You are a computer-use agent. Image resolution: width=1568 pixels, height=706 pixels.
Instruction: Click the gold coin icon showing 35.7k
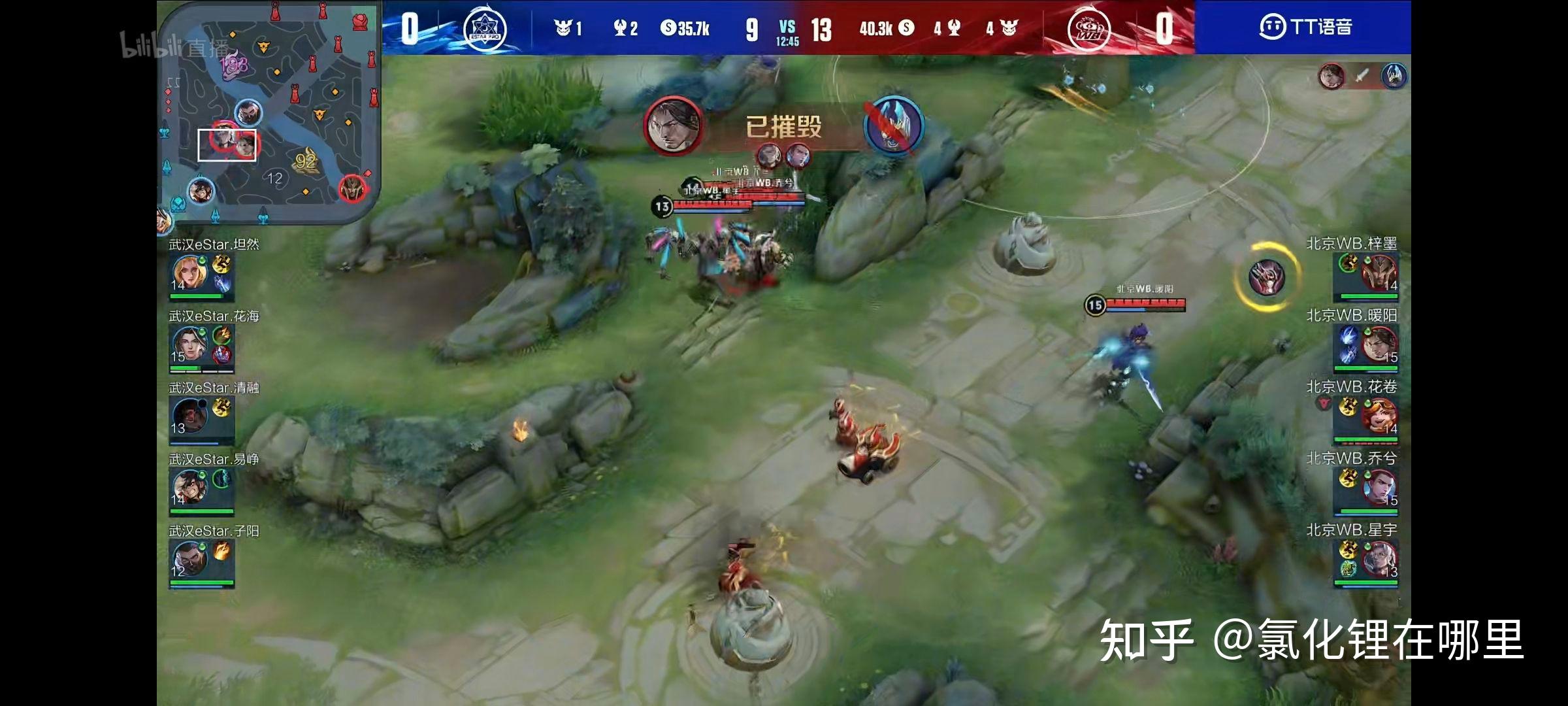pos(668,27)
